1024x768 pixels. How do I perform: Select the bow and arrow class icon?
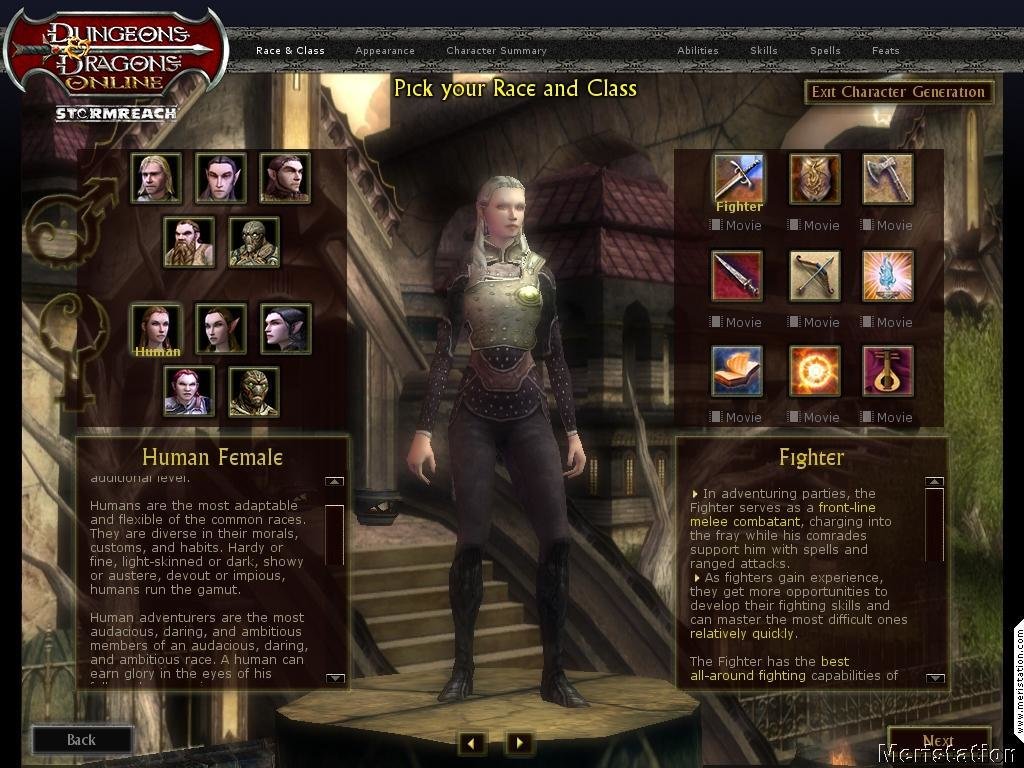[814, 275]
